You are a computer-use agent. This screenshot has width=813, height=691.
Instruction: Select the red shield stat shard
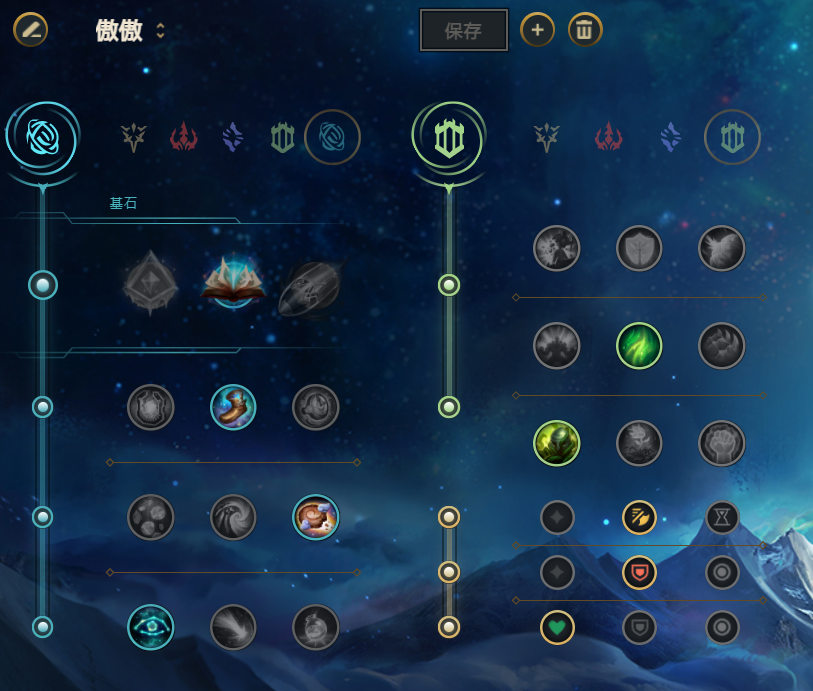(639, 572)
